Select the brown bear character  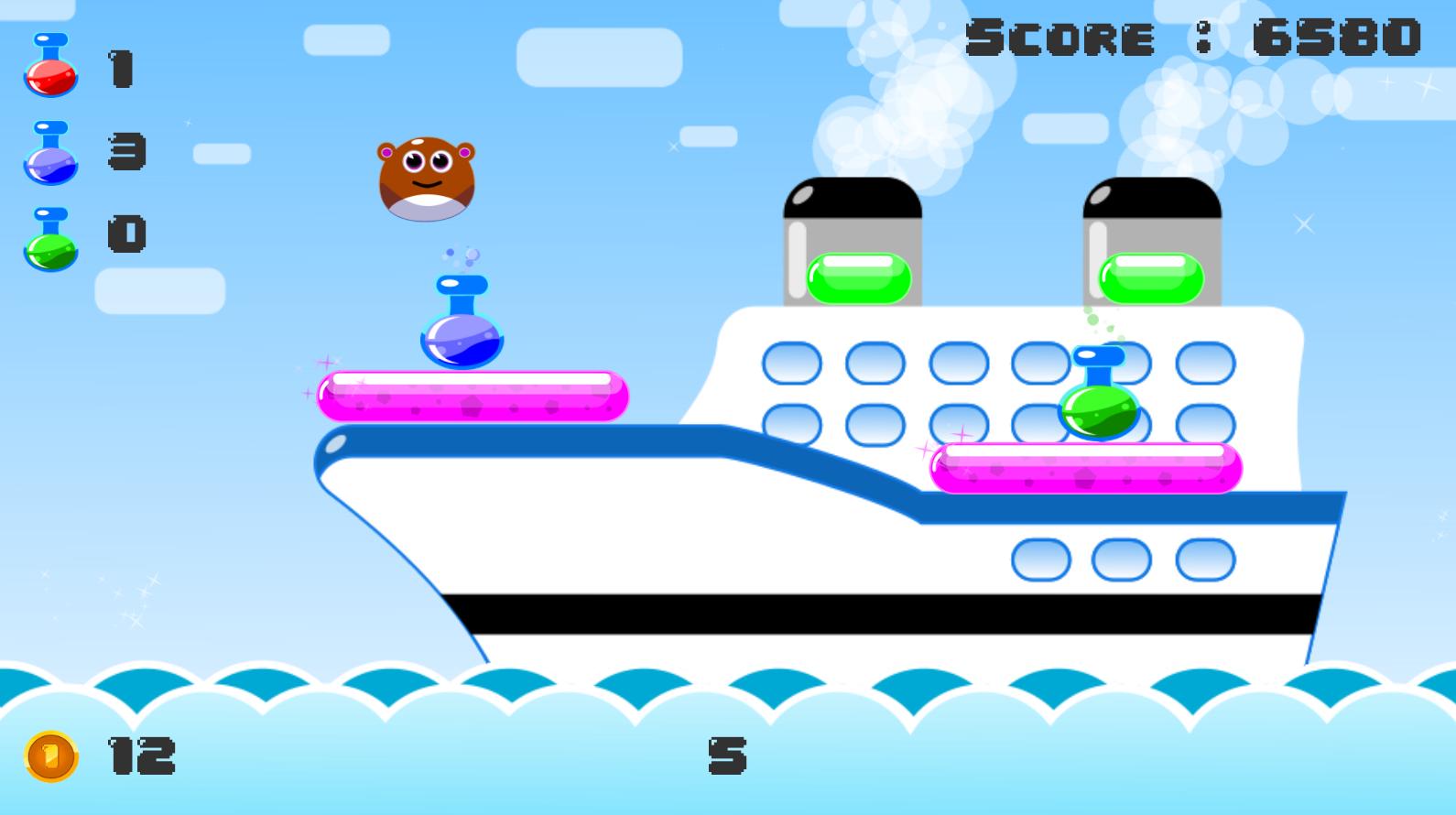pos(424,179)
